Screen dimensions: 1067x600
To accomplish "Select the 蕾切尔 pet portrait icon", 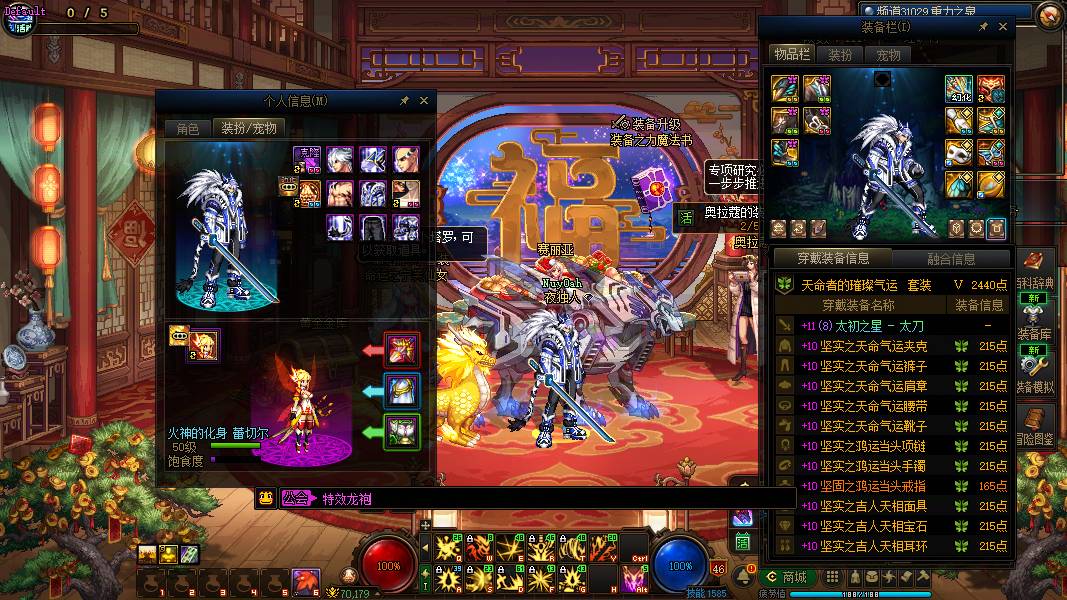I will tap(203, 344).
